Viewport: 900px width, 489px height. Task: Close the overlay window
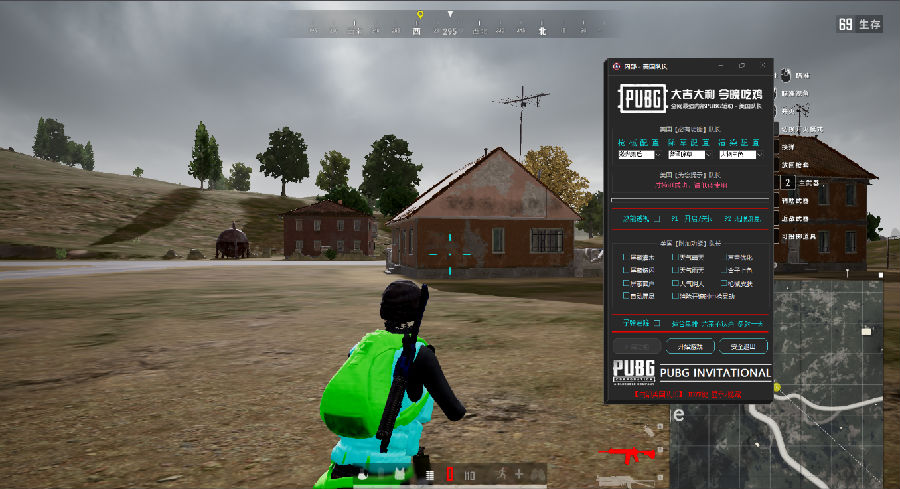click(763, 66)
